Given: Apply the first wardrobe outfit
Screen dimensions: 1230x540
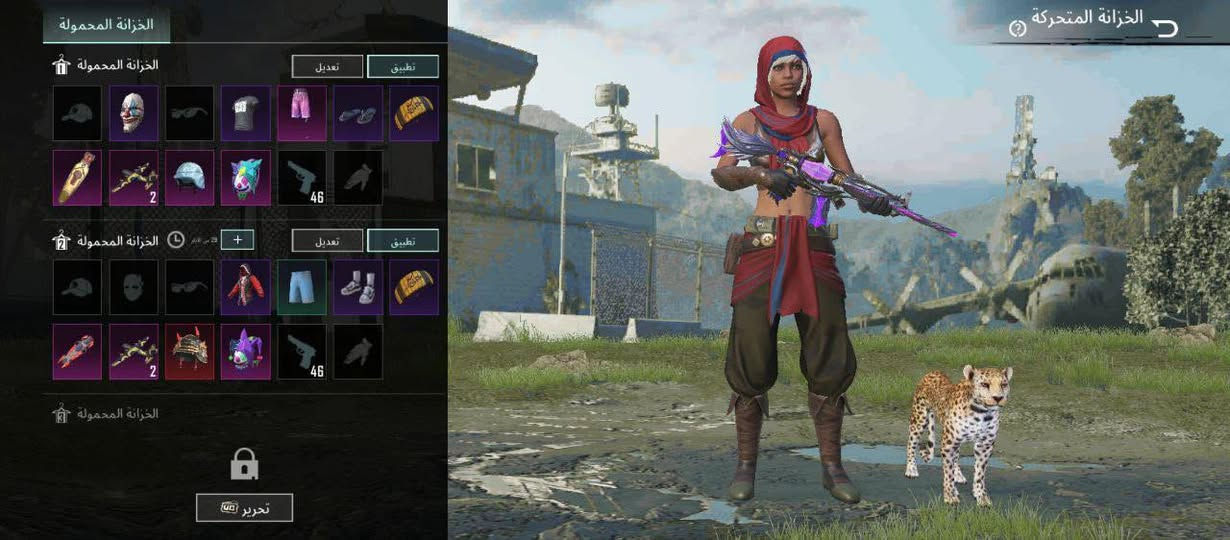Looking at the screenshot, I should coord(402,66).
